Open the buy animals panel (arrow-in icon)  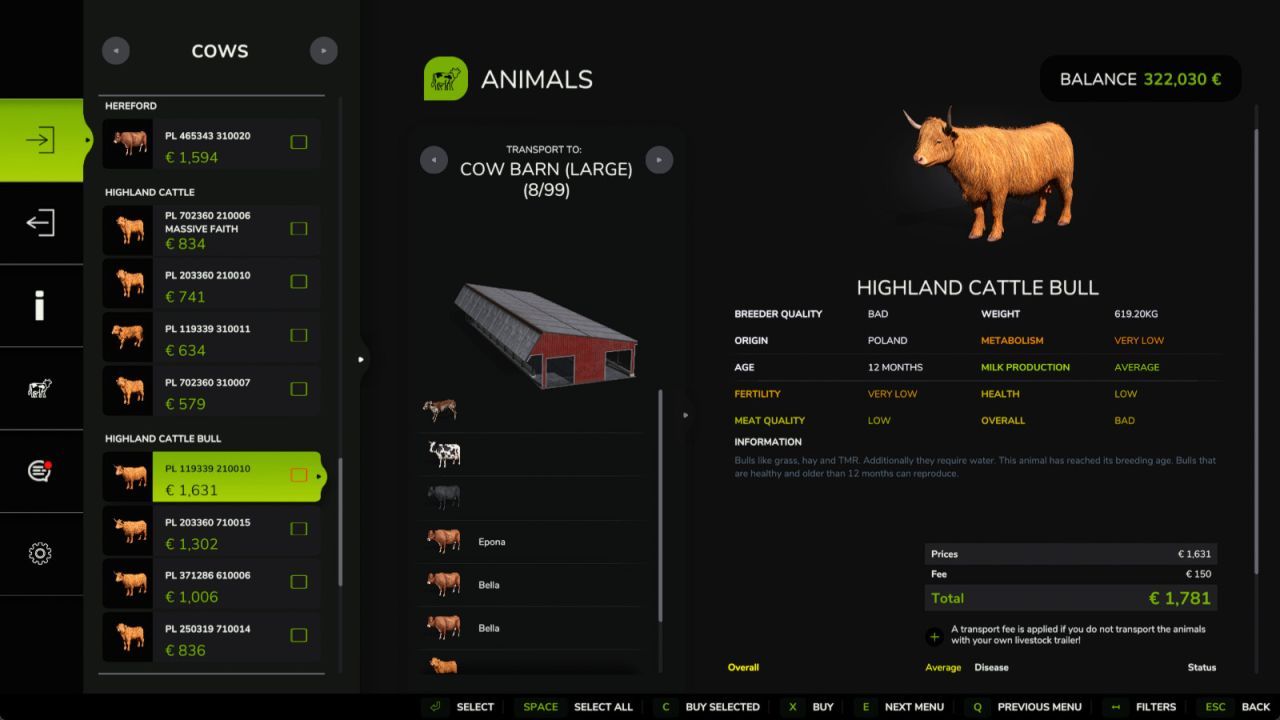click(40, 140)
